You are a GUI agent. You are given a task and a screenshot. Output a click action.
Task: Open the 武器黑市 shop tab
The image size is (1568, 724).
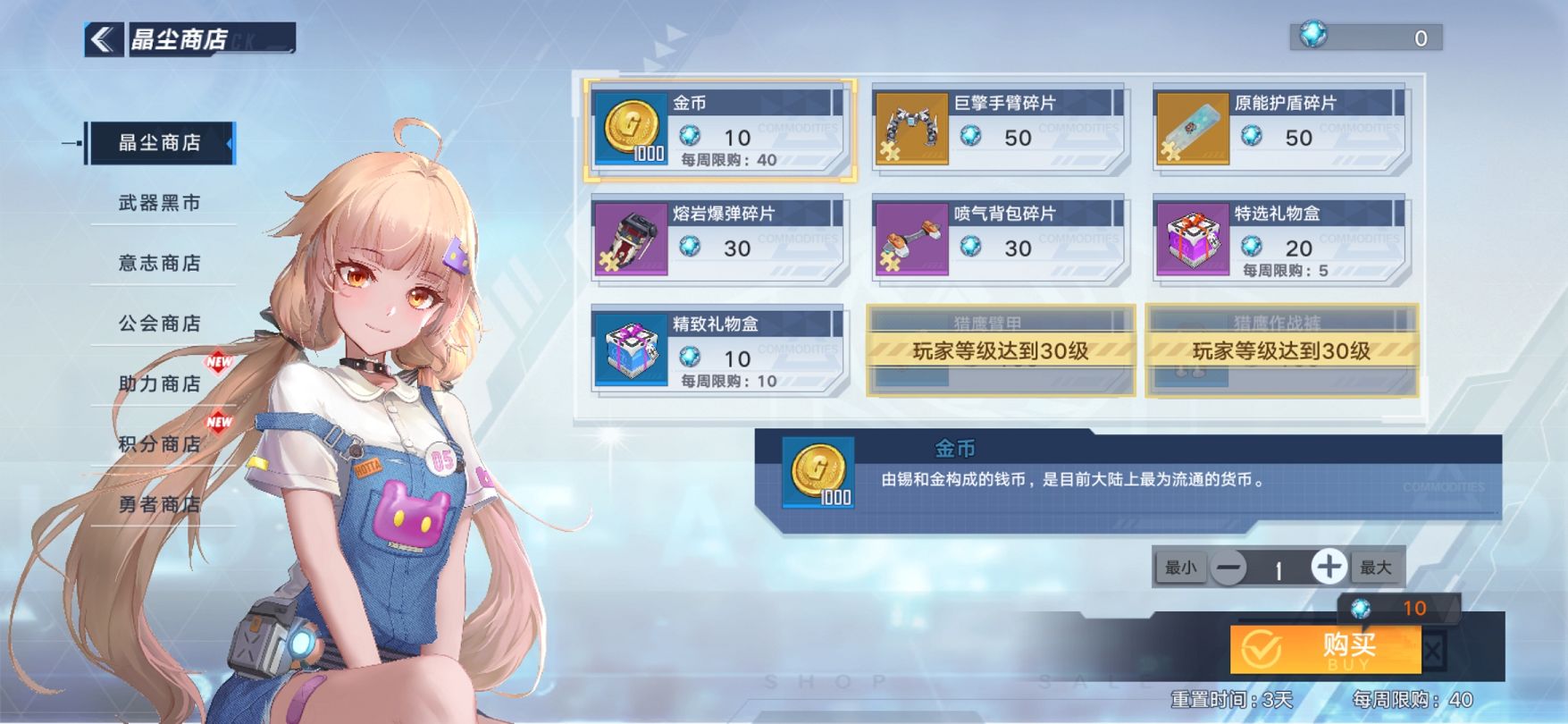[160, 203]
